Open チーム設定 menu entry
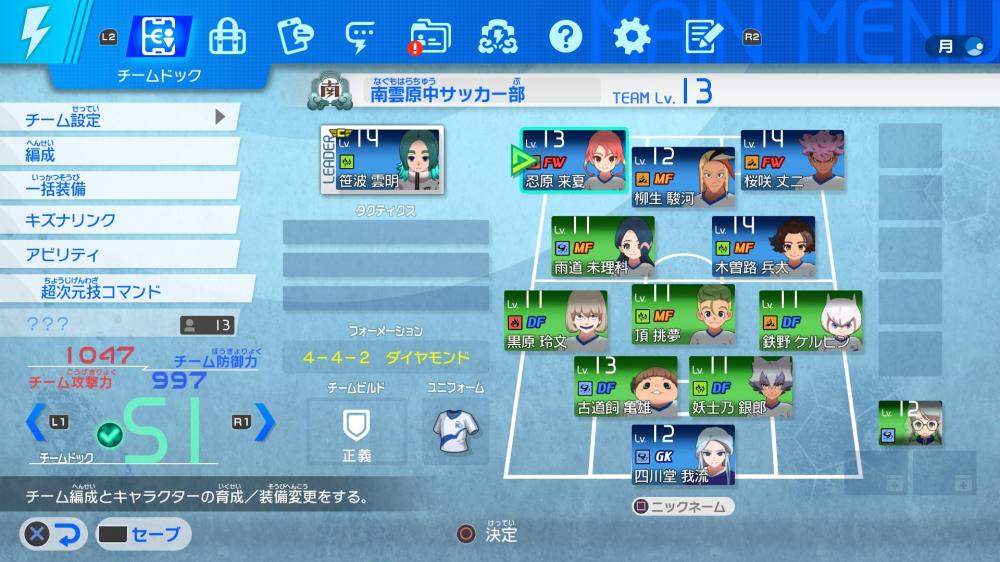This screenshot has height=562, width=1000. click(118, 119)
